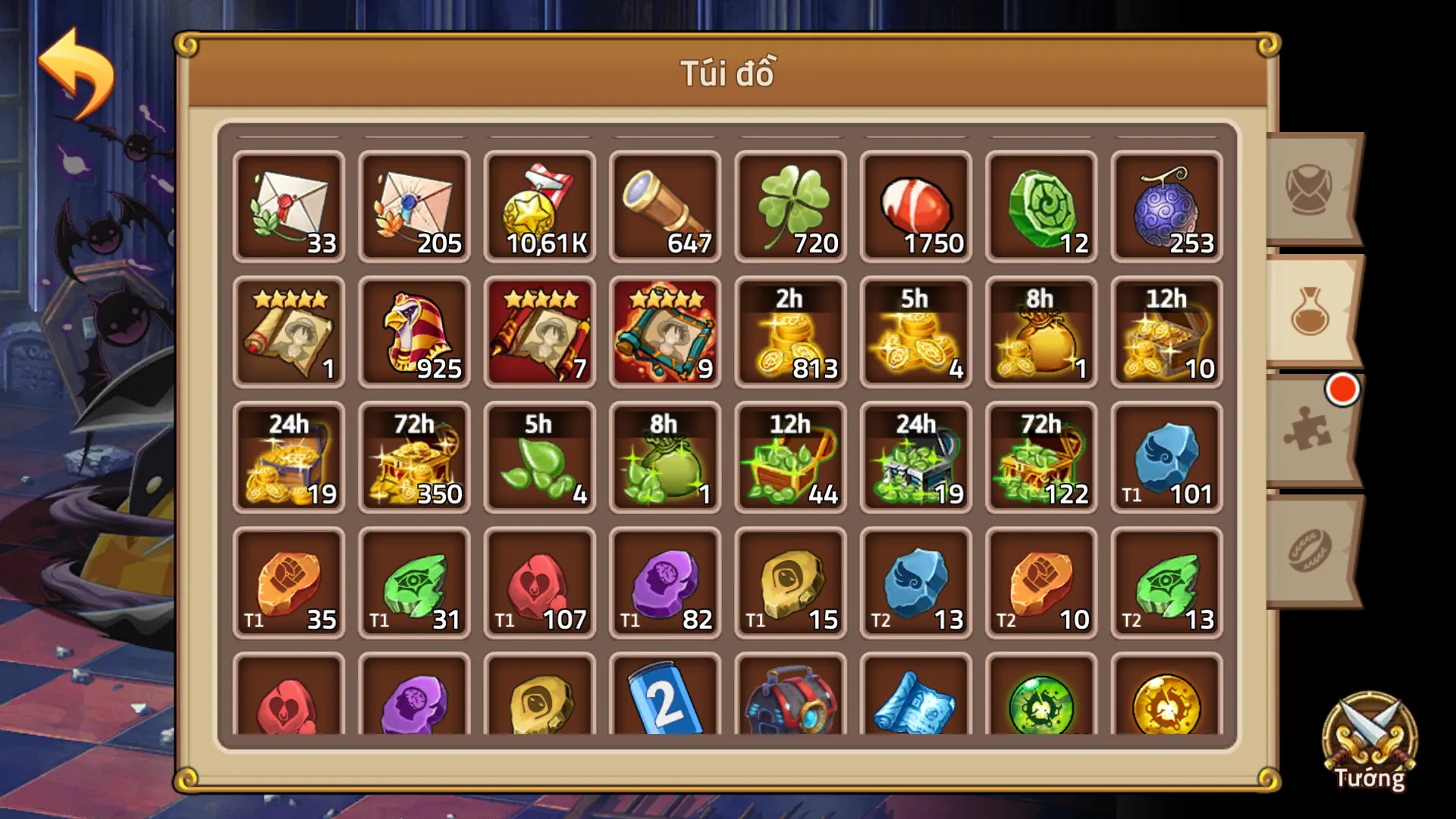Select the telescope item showing 647

pyautogui.click(x=665, y=206)
